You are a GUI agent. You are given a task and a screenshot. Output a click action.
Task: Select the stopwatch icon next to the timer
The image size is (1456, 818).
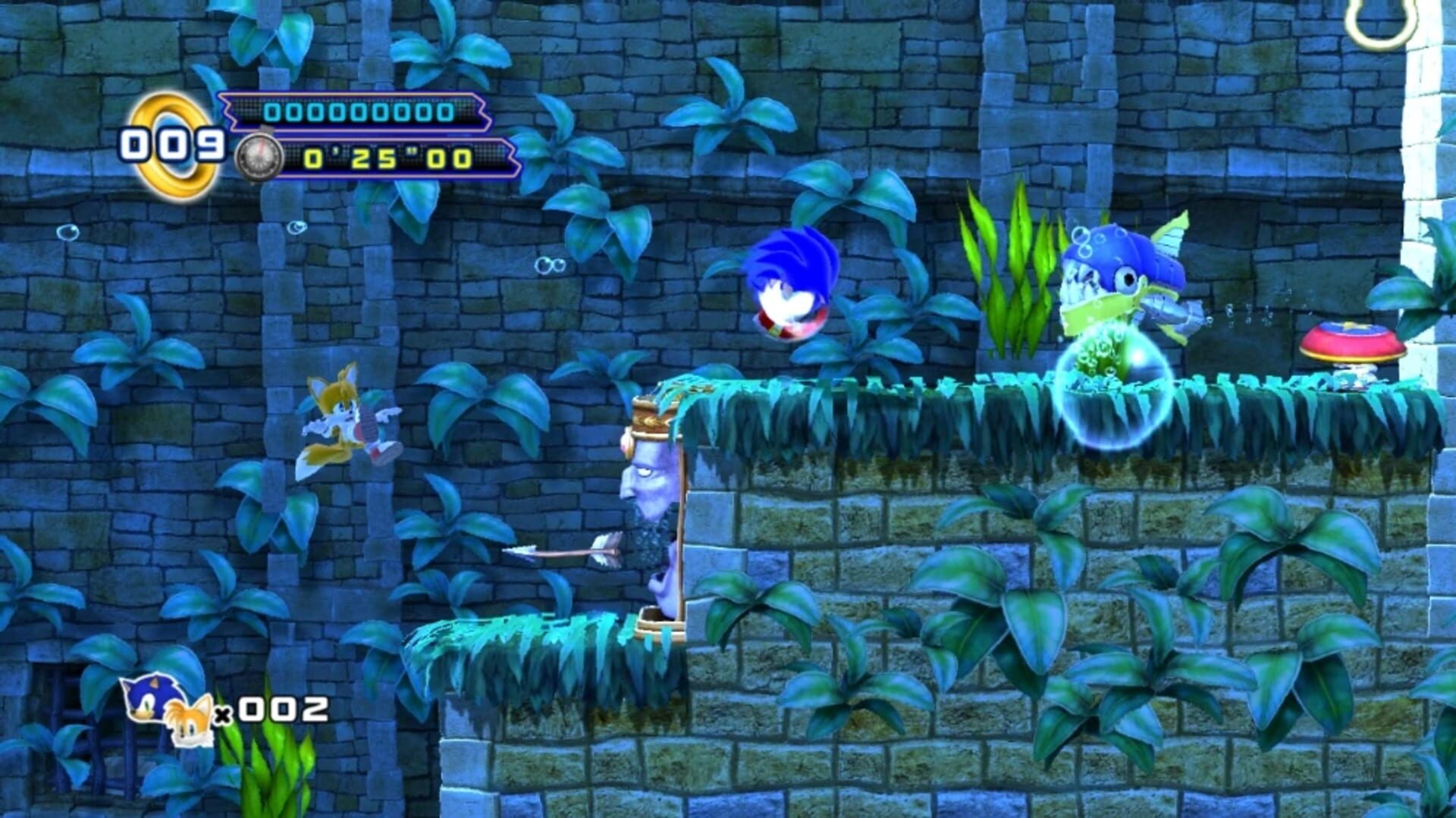click(259, 156)
